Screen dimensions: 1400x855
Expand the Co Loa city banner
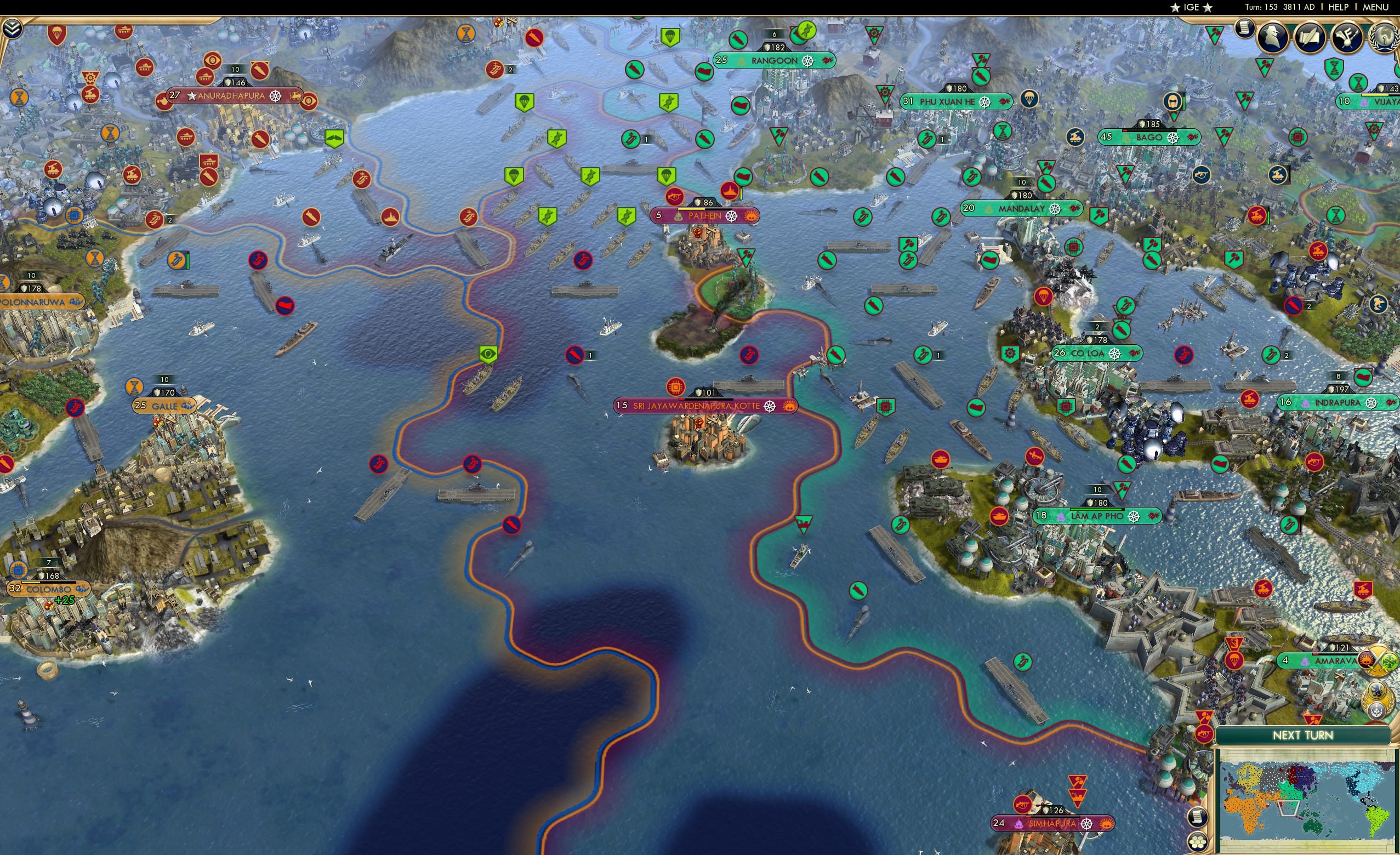pos(1093,353)
